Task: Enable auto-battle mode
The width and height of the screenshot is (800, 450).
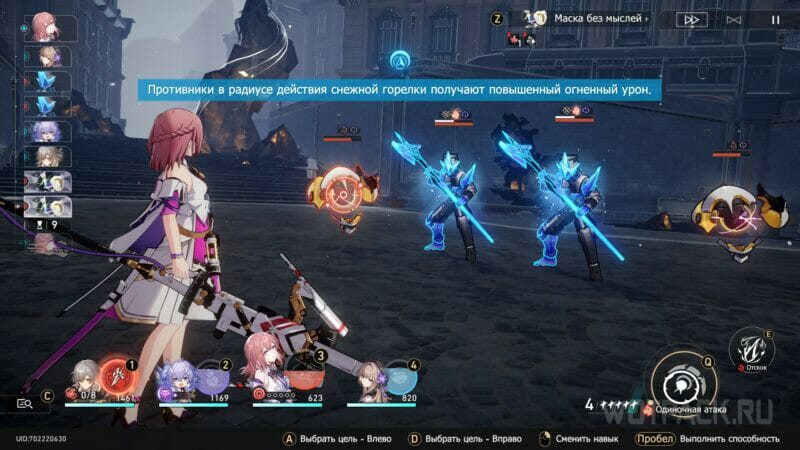Action: [x=733, y=19]
